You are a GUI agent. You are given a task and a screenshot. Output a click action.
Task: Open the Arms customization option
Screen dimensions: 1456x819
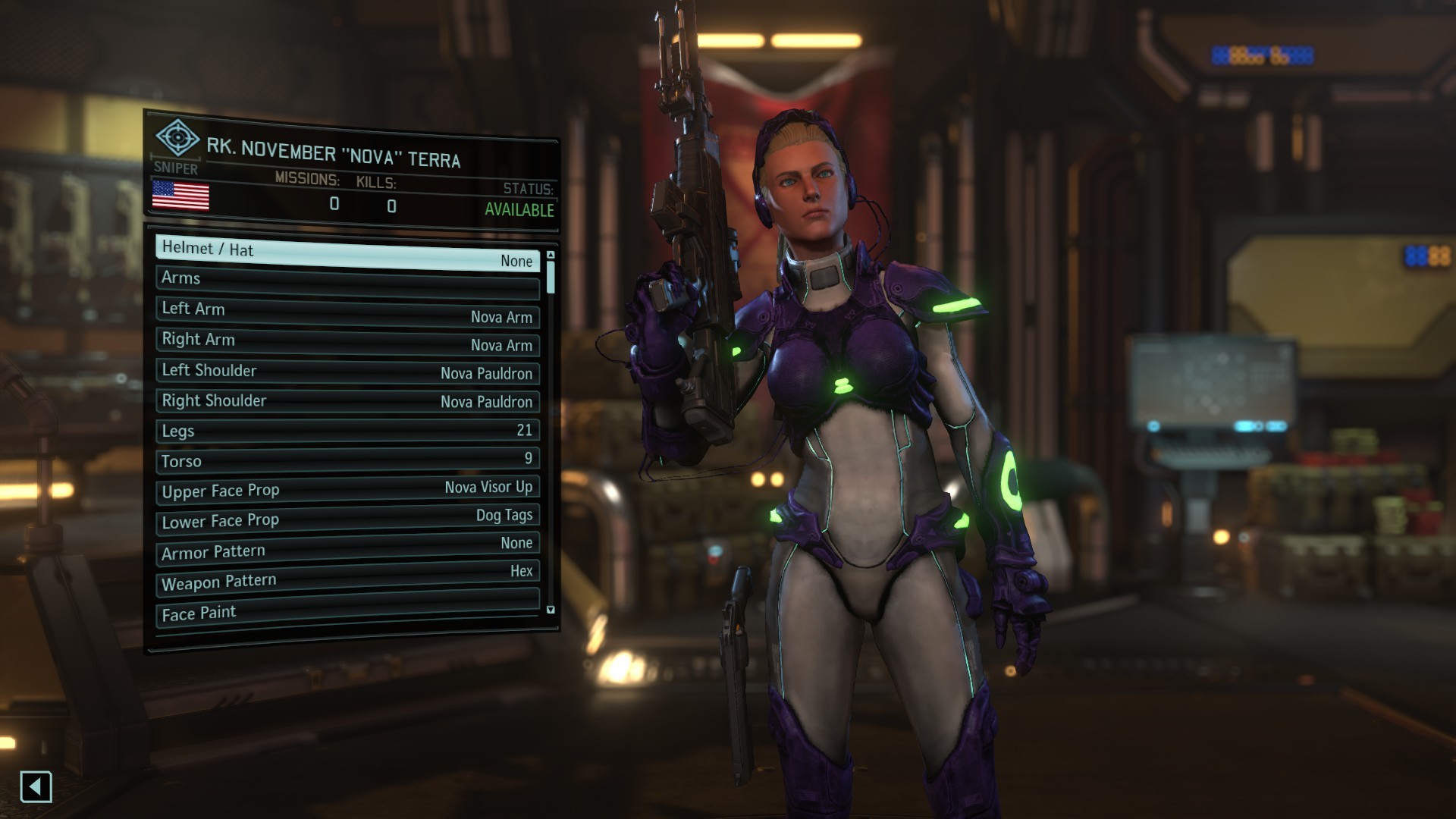347,281
